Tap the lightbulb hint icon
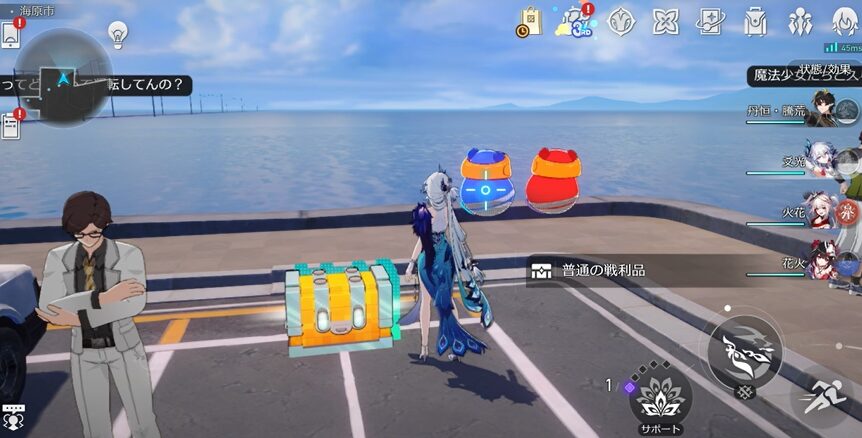The image size is (862, 438). point(118,34)
